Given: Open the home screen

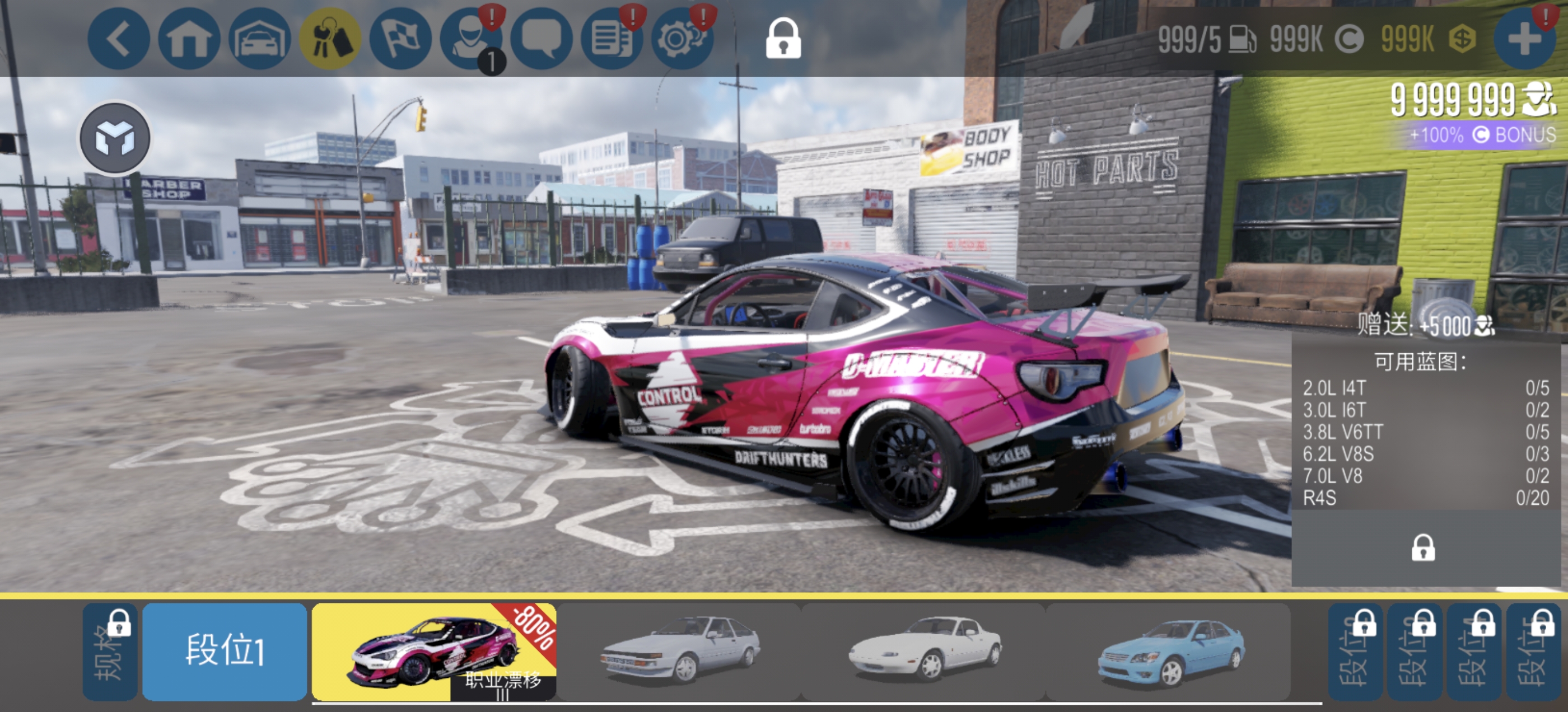Looking at the screenshot, I should pyautogui.click(x=189, y=39).
